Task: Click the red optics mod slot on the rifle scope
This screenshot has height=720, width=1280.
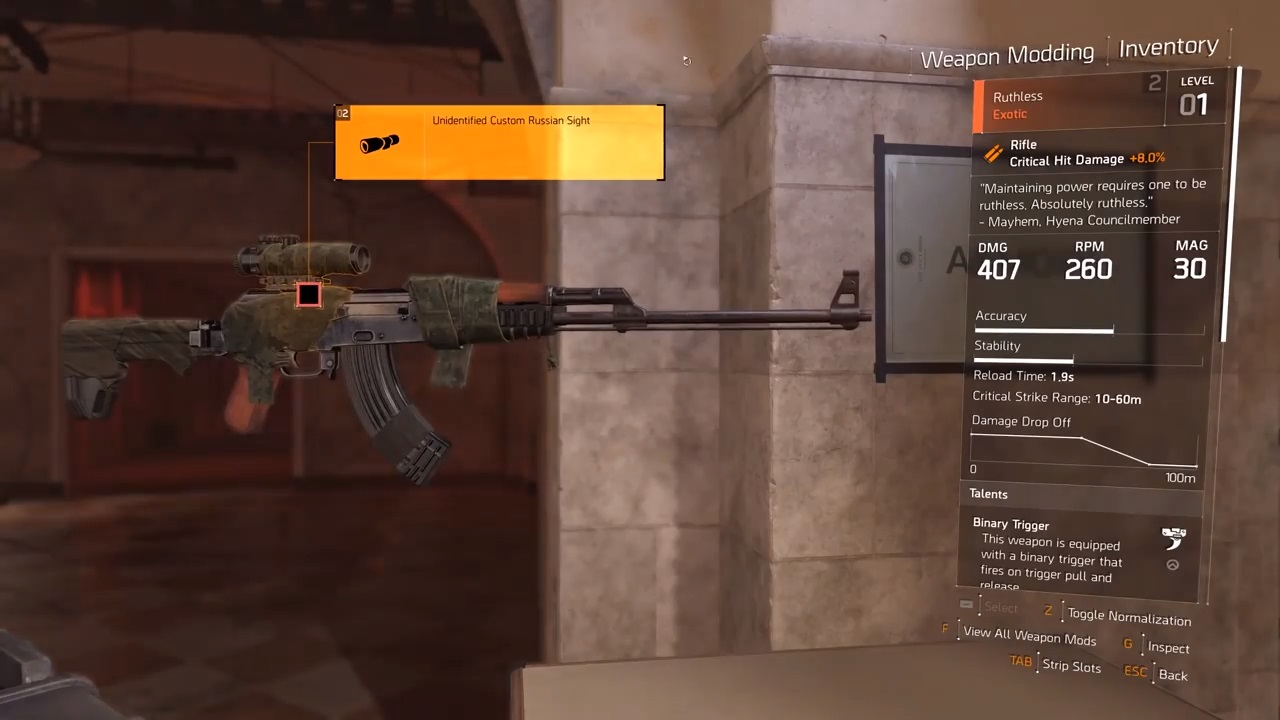Action: click(307, 294)
